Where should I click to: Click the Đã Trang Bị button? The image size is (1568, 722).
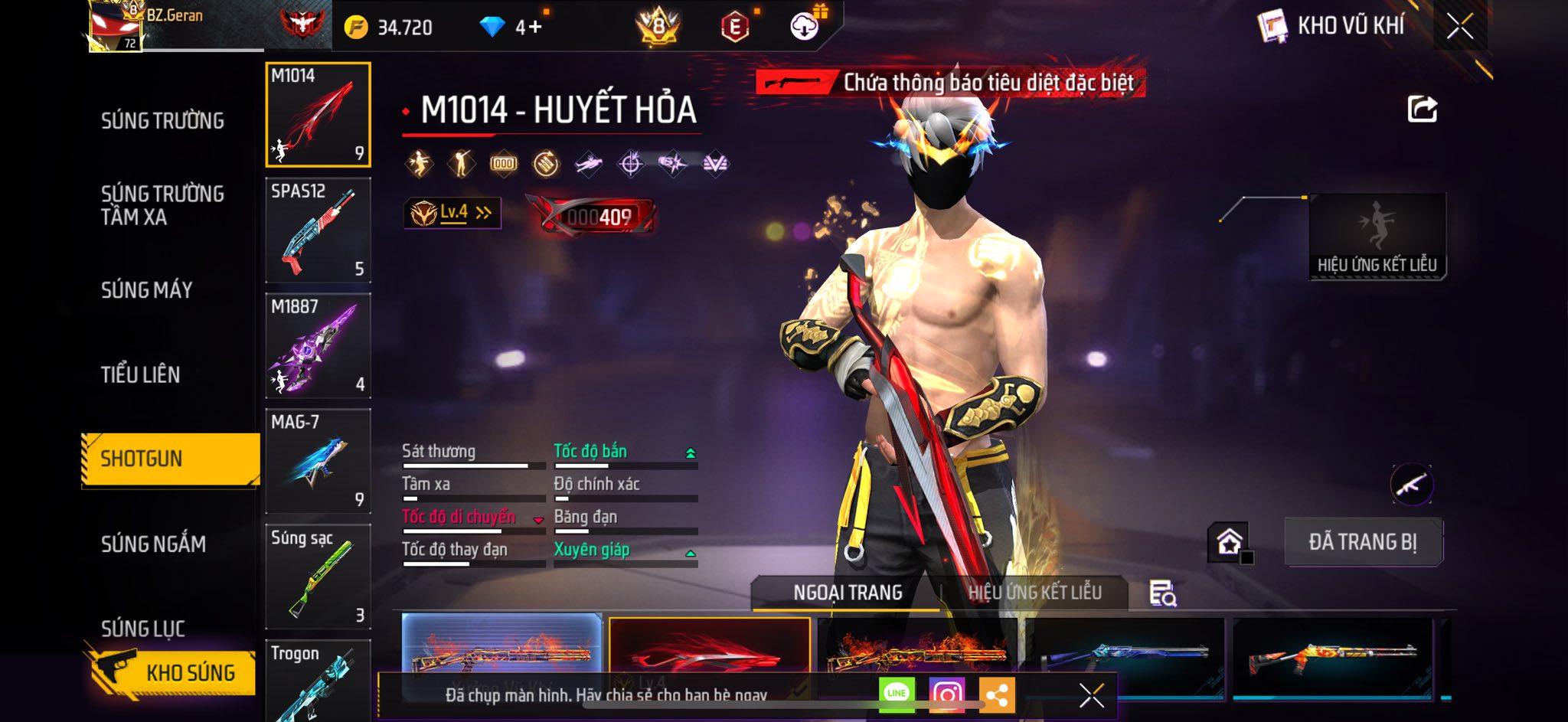click(x=1363, y=542)
